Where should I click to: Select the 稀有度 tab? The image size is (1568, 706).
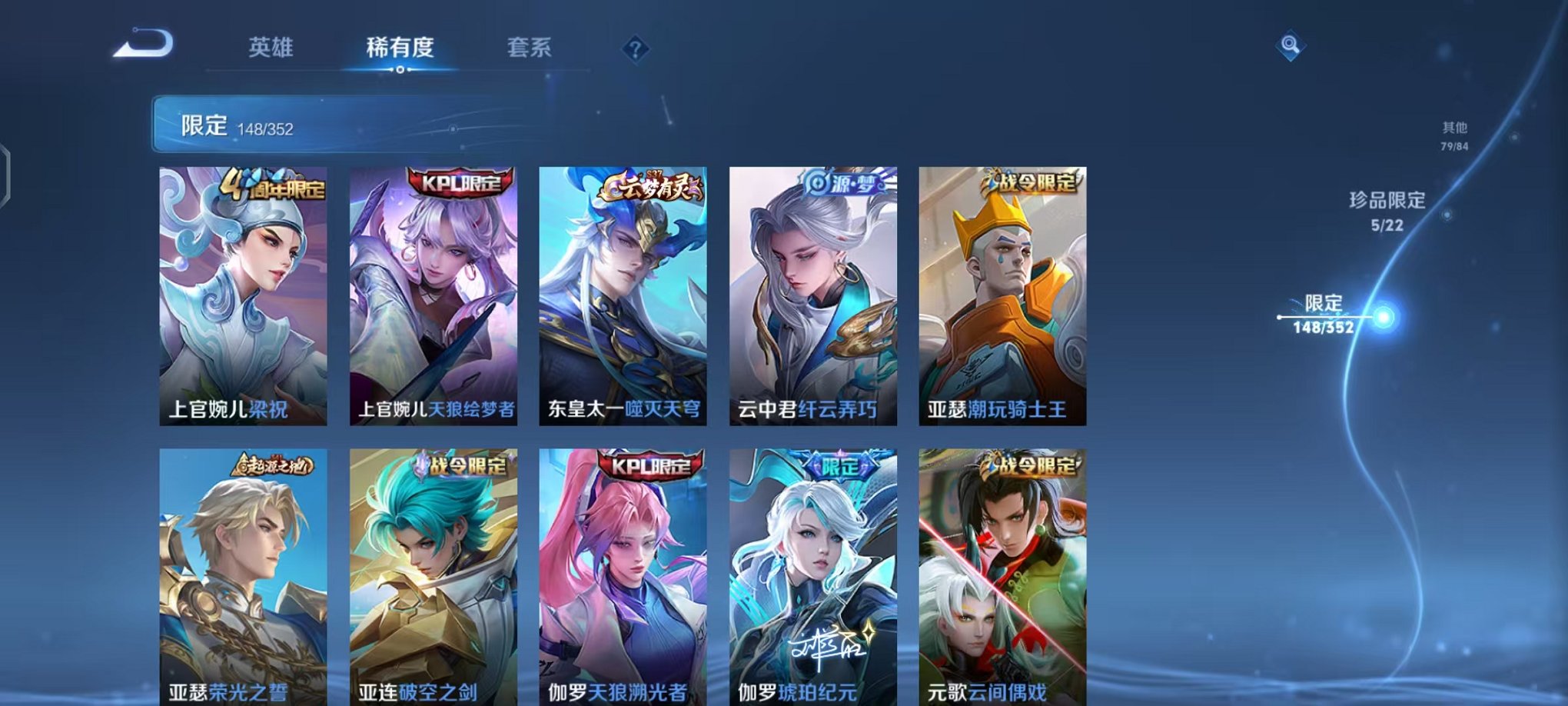(399, 48)
